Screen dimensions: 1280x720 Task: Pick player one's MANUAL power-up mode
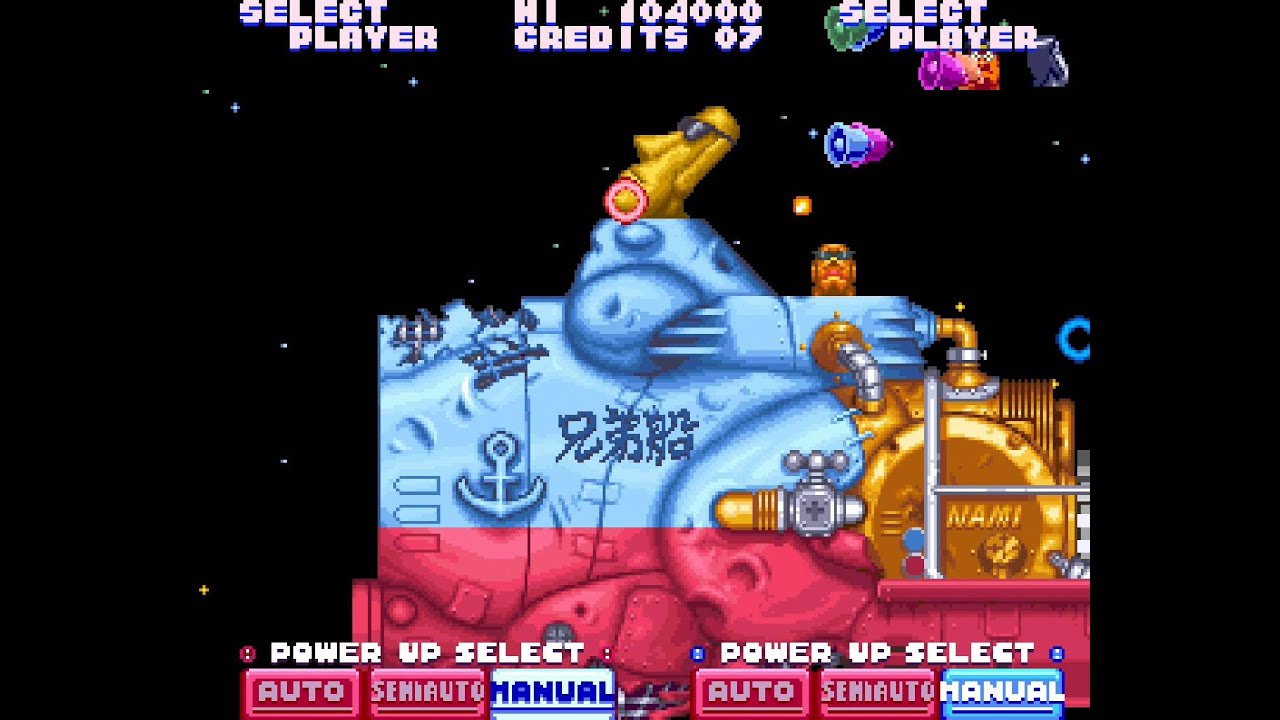coord(553,692)
